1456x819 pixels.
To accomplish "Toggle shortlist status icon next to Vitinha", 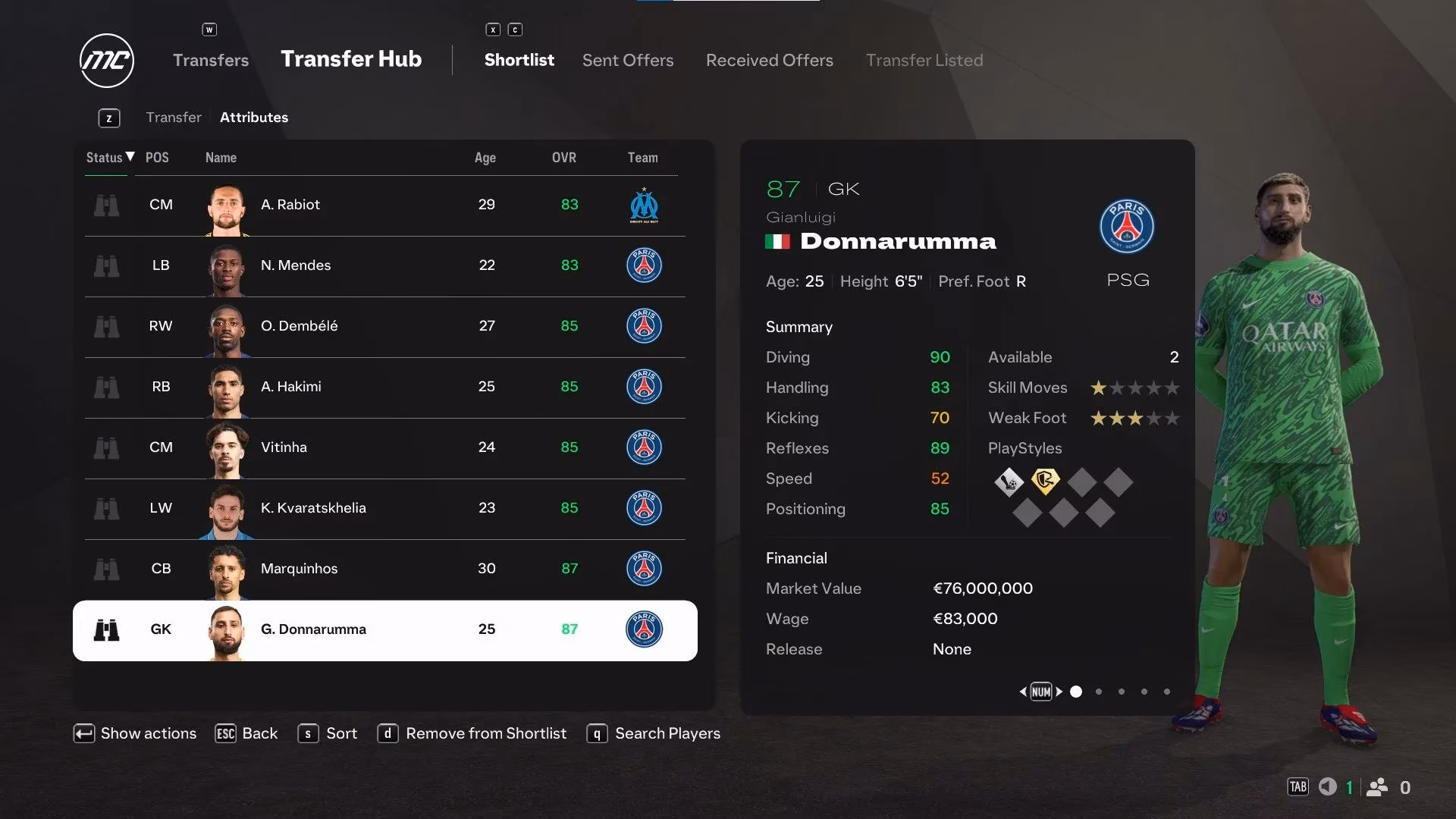I will point(107,447).
